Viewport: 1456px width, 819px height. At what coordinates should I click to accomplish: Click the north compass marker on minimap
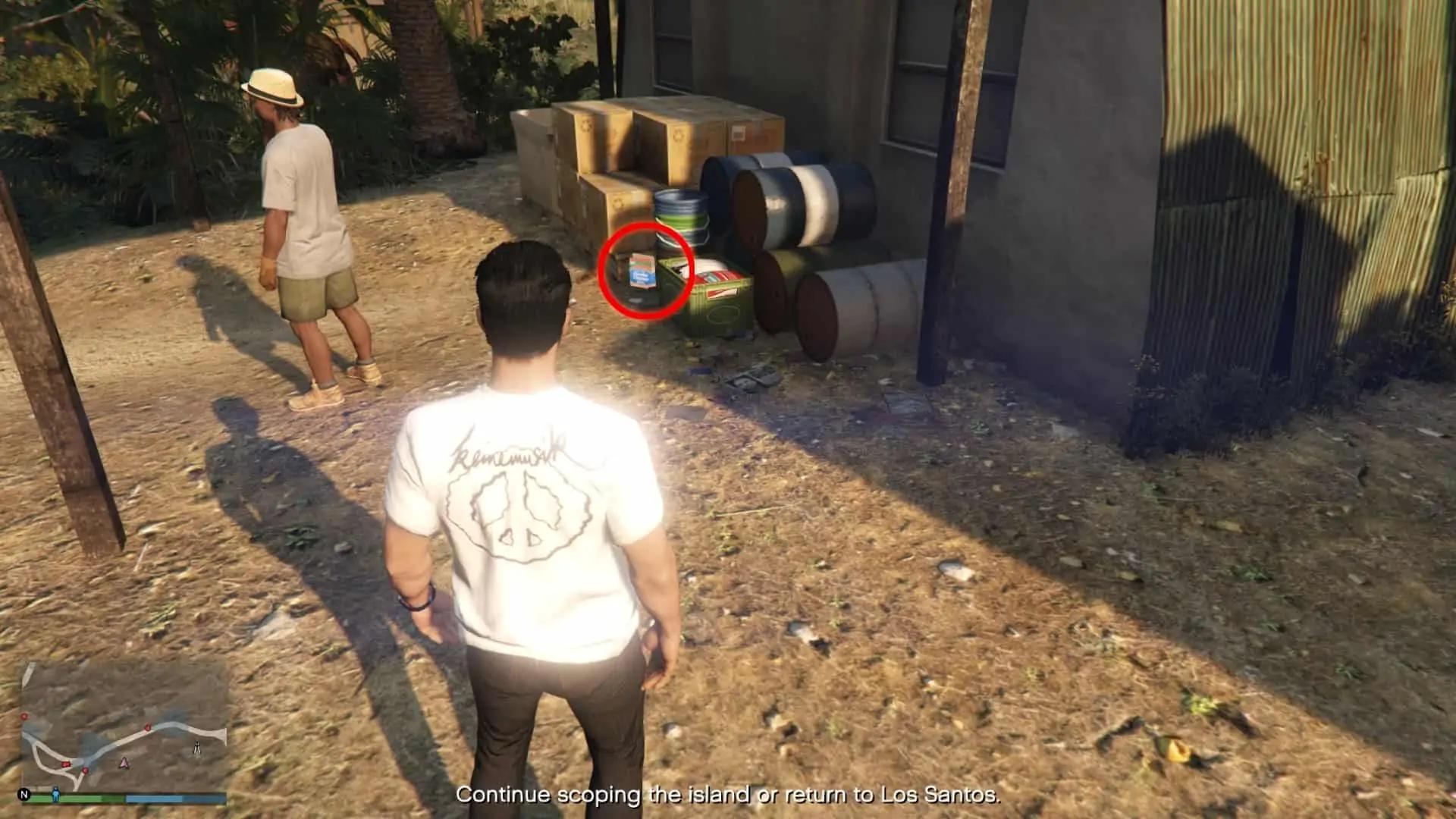[x=24, y=795]
